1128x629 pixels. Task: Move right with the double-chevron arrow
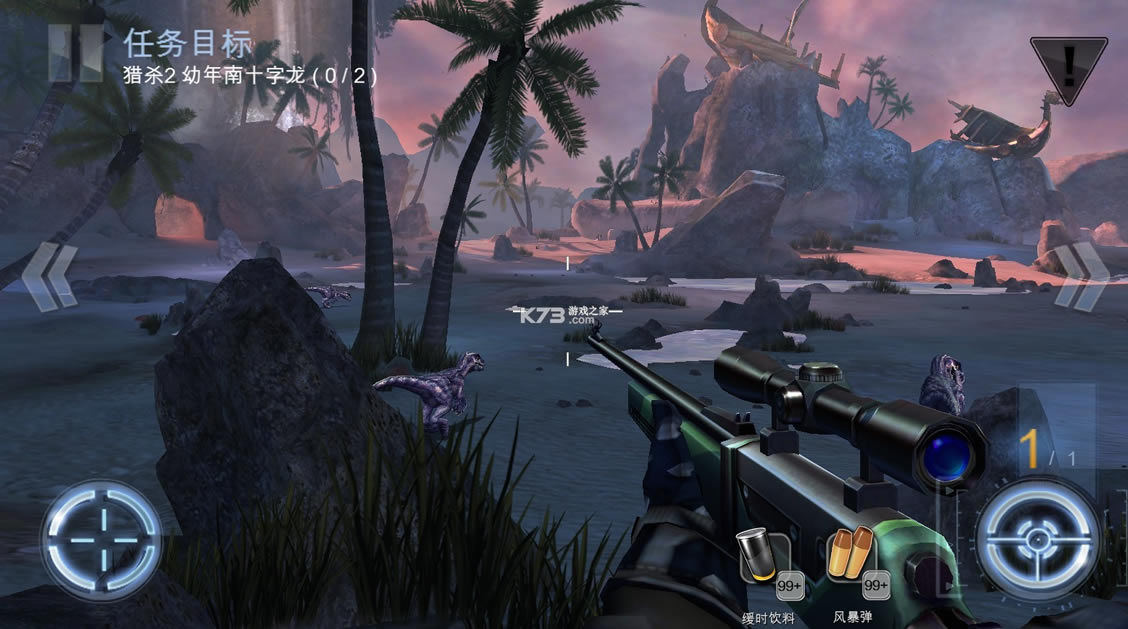click(x=1079, y=275)
